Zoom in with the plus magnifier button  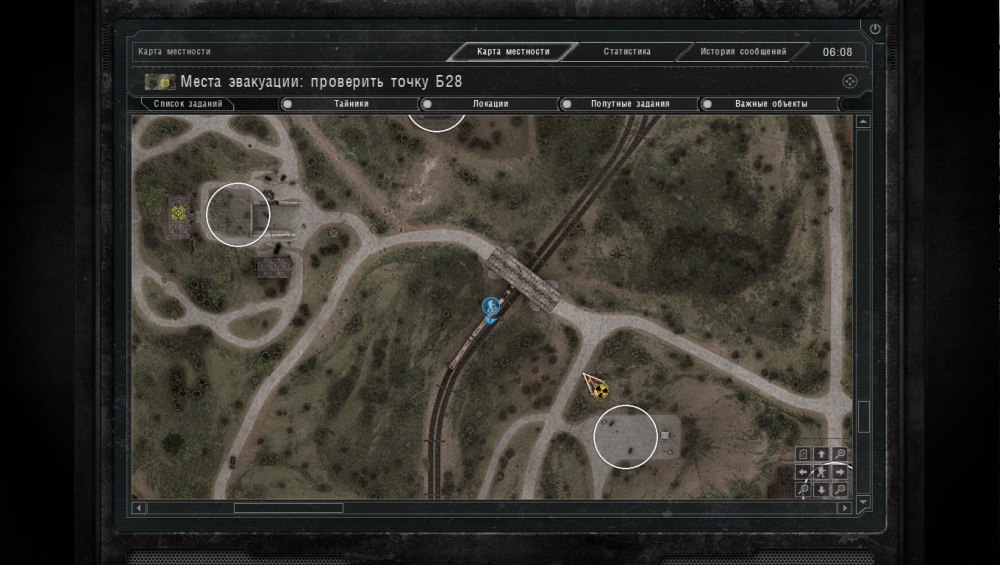click(x=840, y=454)
